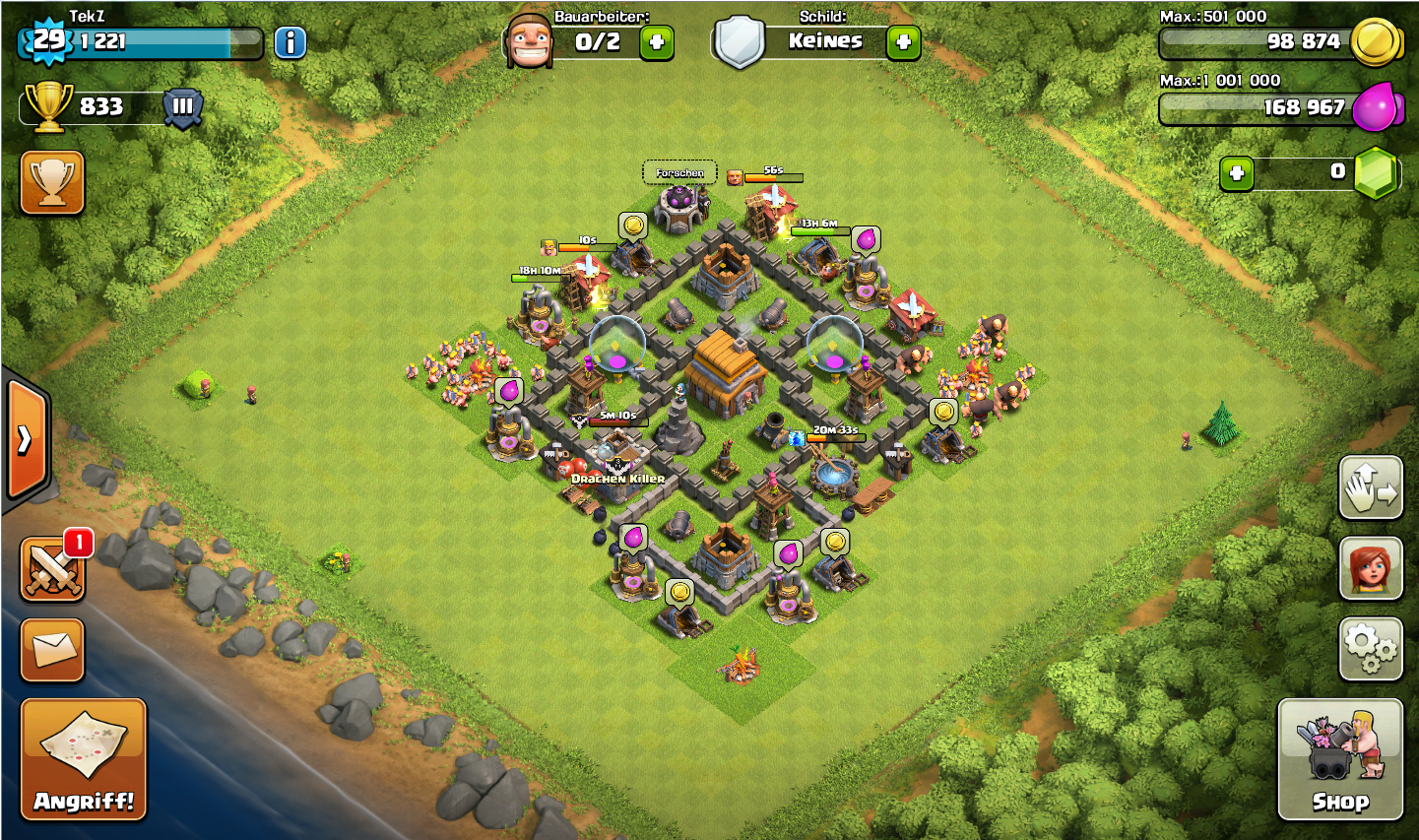Image resolution: width=1419 pixels, height=840 pixels.
Task: Add a builder with green plus
Action: coord(657,42)
